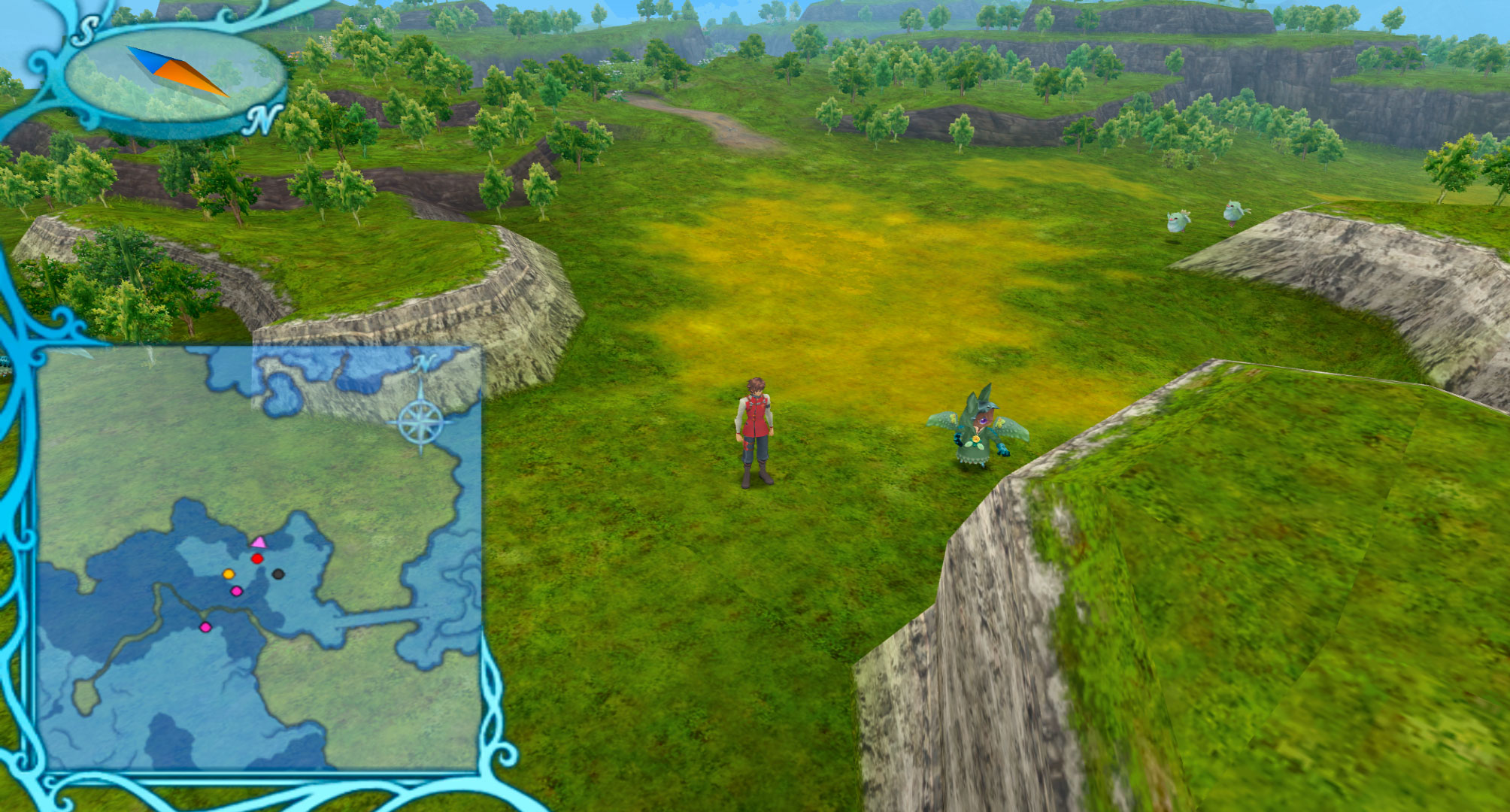Image resolution: width=1510 pixels, height=812 pixels.
Task: Select the pink triangle player marker
Action: point(259,542)
